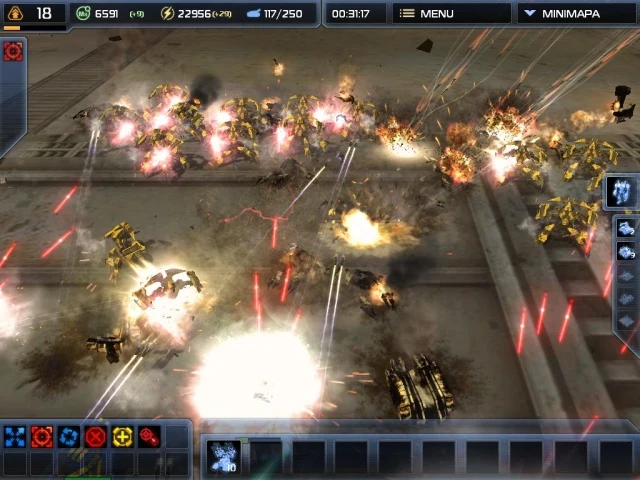Select the red attack-move target command
This screenshot has height=480, width=640.
pyautogui.click(x=149, y=436)
